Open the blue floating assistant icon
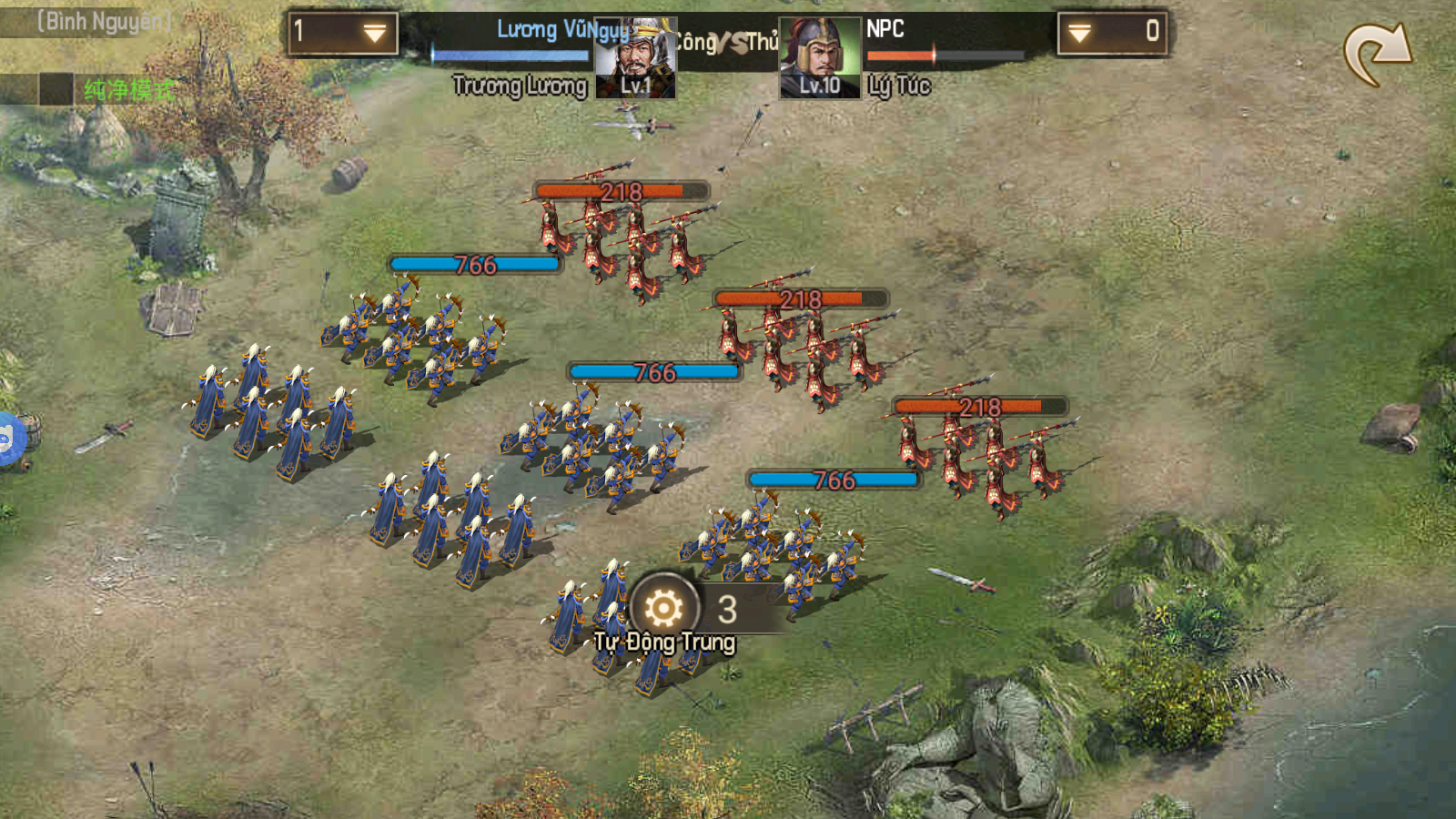This screenshot has width=1456, height=819. point(7,440)
